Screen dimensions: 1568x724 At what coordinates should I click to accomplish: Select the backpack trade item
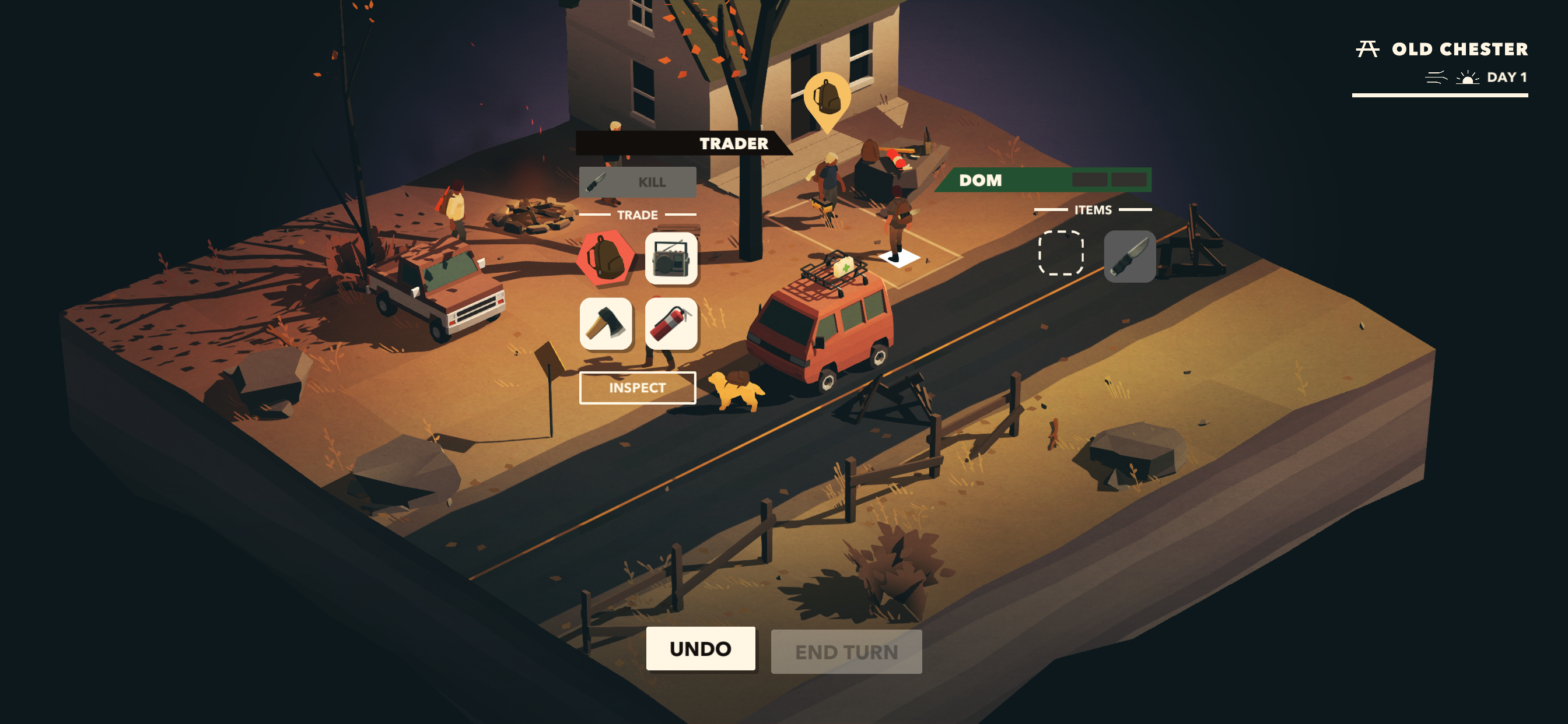click(605, 258)
